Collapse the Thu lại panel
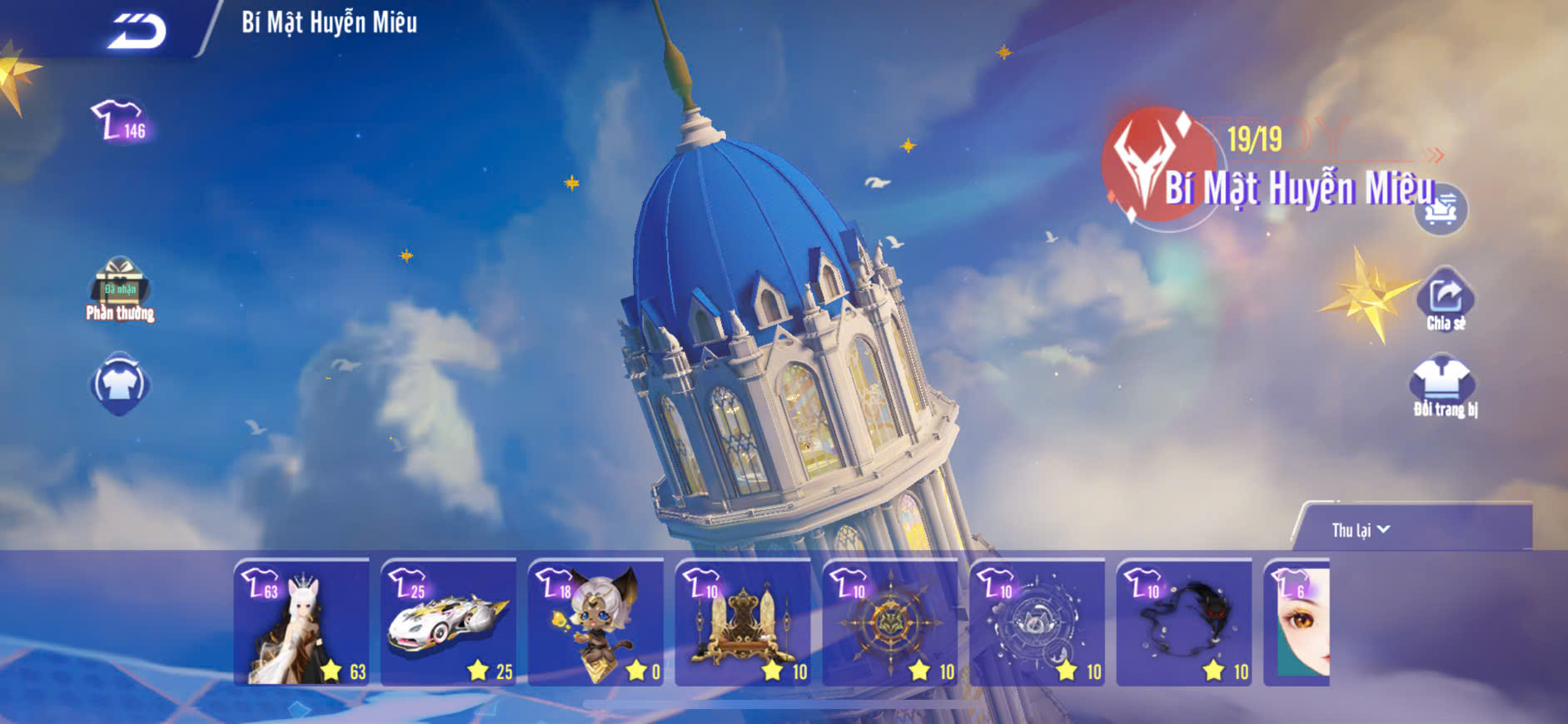Image resolution: width=1568 pixels, height=724 pixels. click(1361, 530)
